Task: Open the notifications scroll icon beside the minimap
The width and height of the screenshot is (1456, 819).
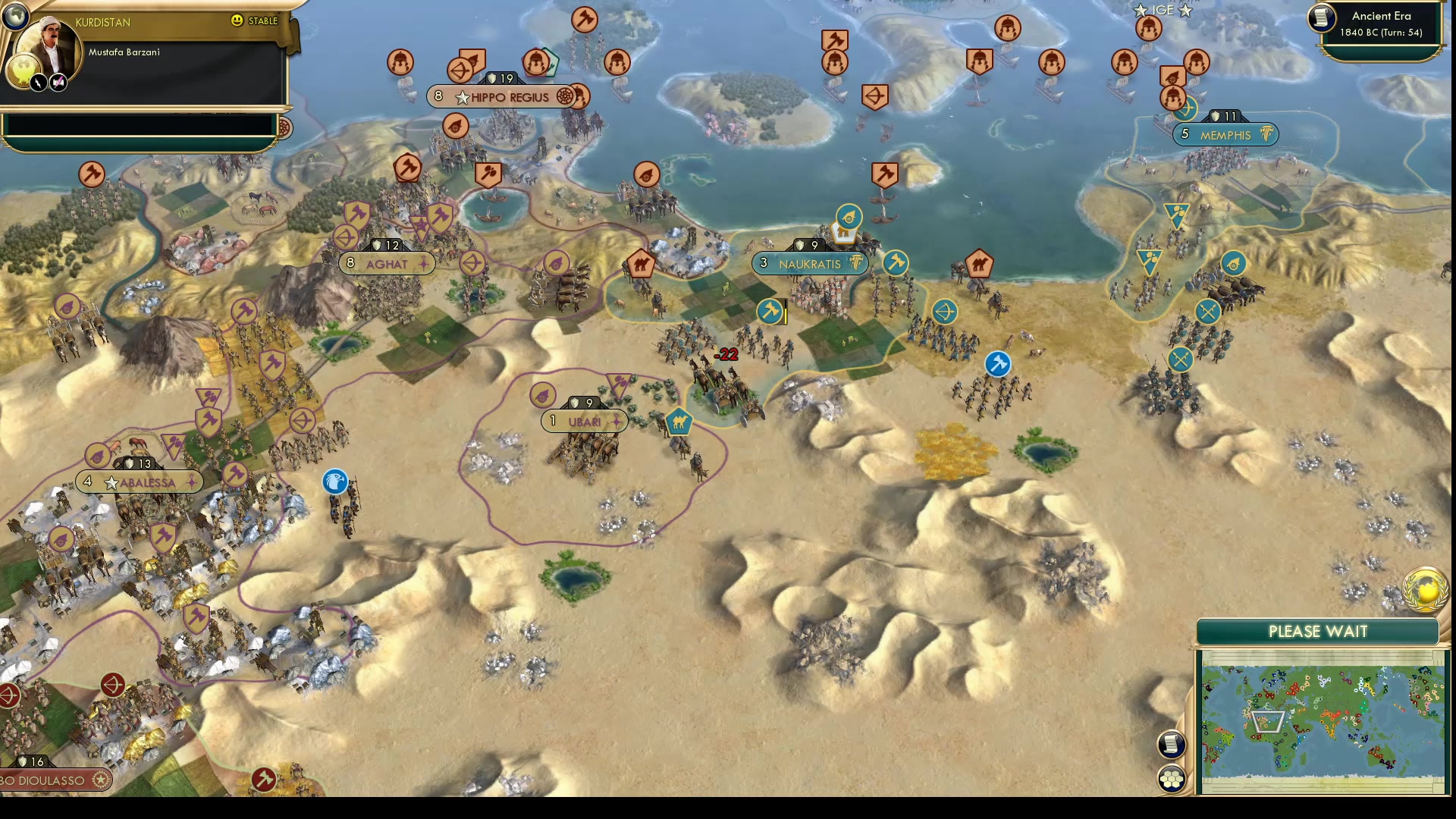Action: point(1170,745)
